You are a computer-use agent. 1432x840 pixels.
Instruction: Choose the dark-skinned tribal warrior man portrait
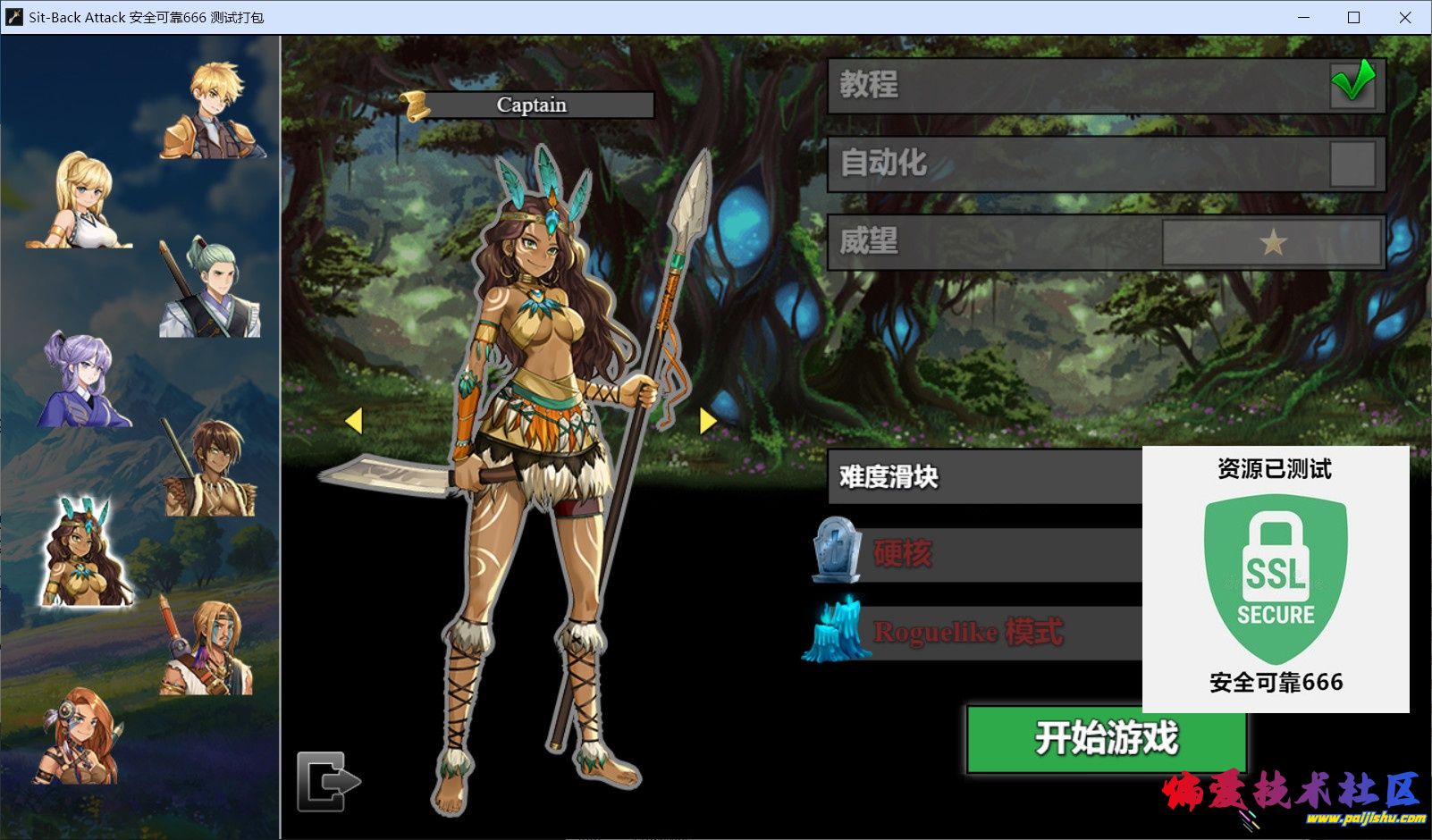(x=211, y=468)
